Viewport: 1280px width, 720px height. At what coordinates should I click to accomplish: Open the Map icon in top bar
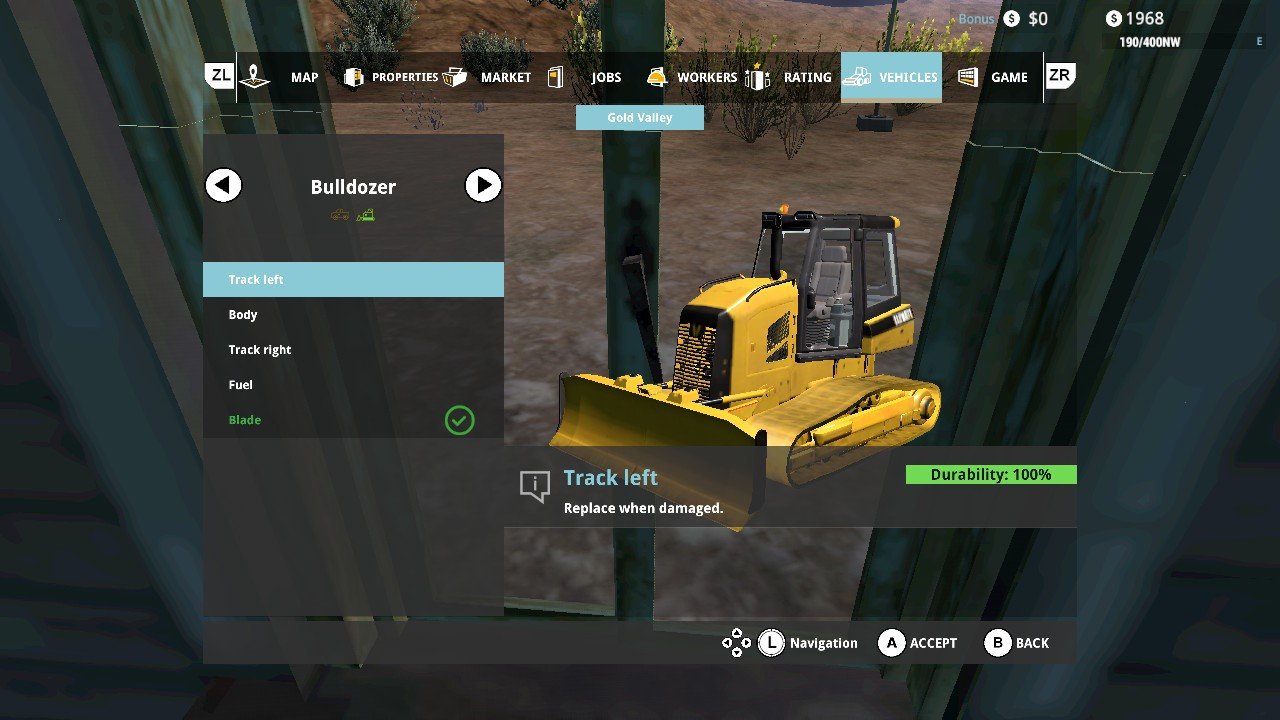[x=255, y=77]
